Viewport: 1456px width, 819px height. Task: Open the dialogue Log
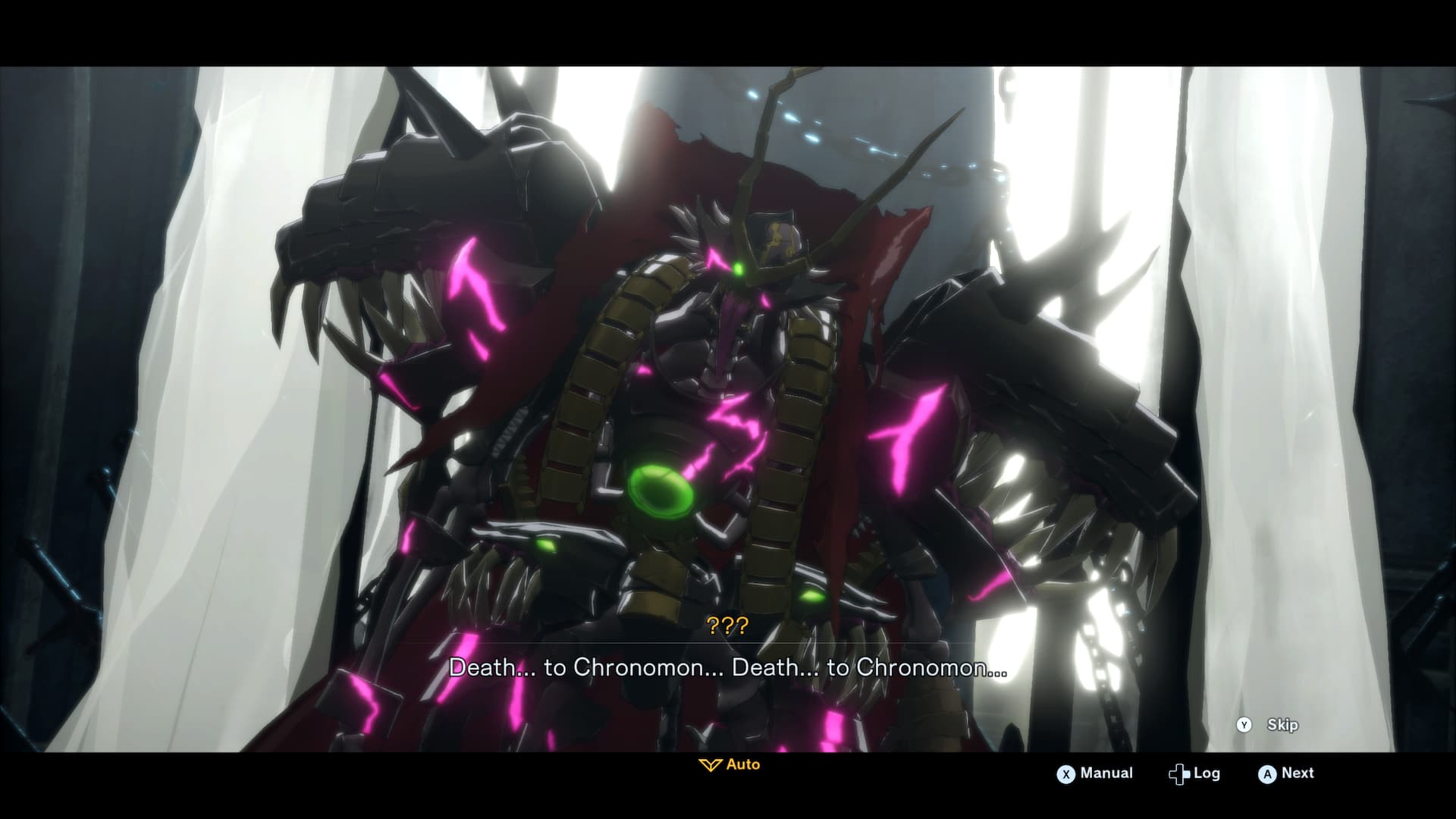click(x=1194, y=773)
